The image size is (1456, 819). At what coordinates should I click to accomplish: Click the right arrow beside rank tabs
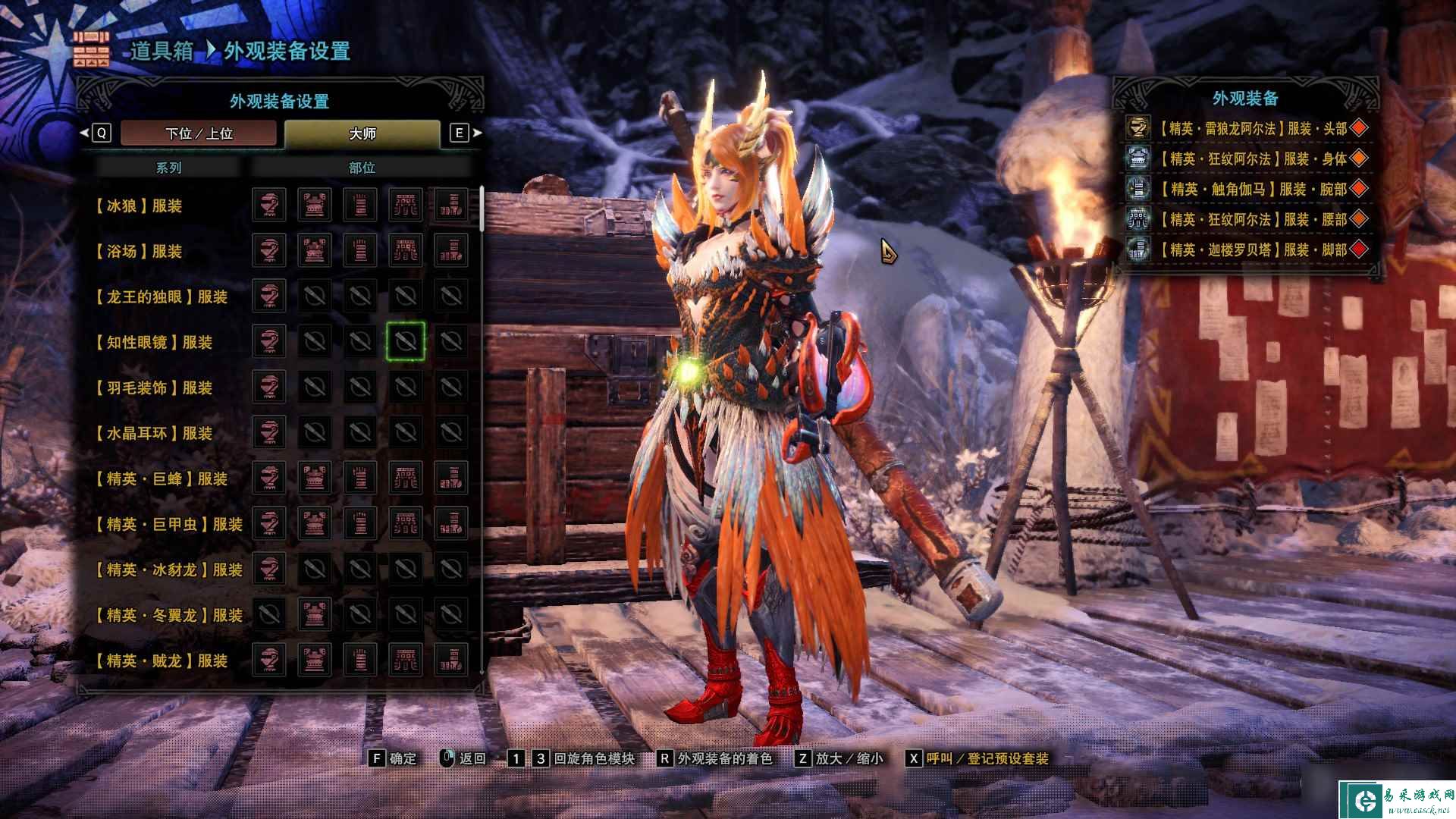tap(478, 133)
